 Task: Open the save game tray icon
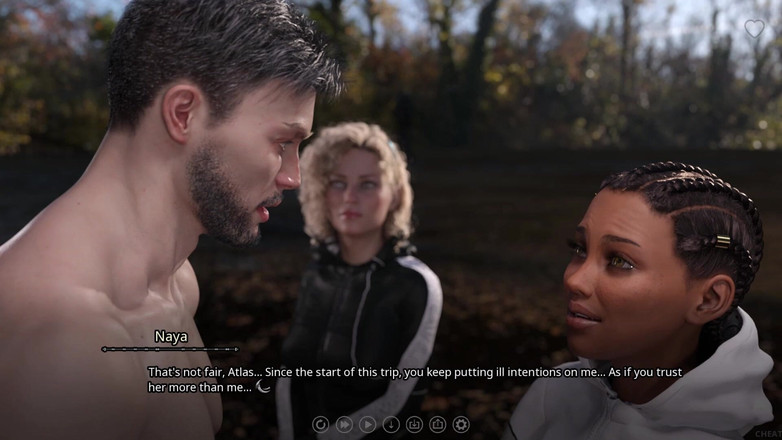414,425
